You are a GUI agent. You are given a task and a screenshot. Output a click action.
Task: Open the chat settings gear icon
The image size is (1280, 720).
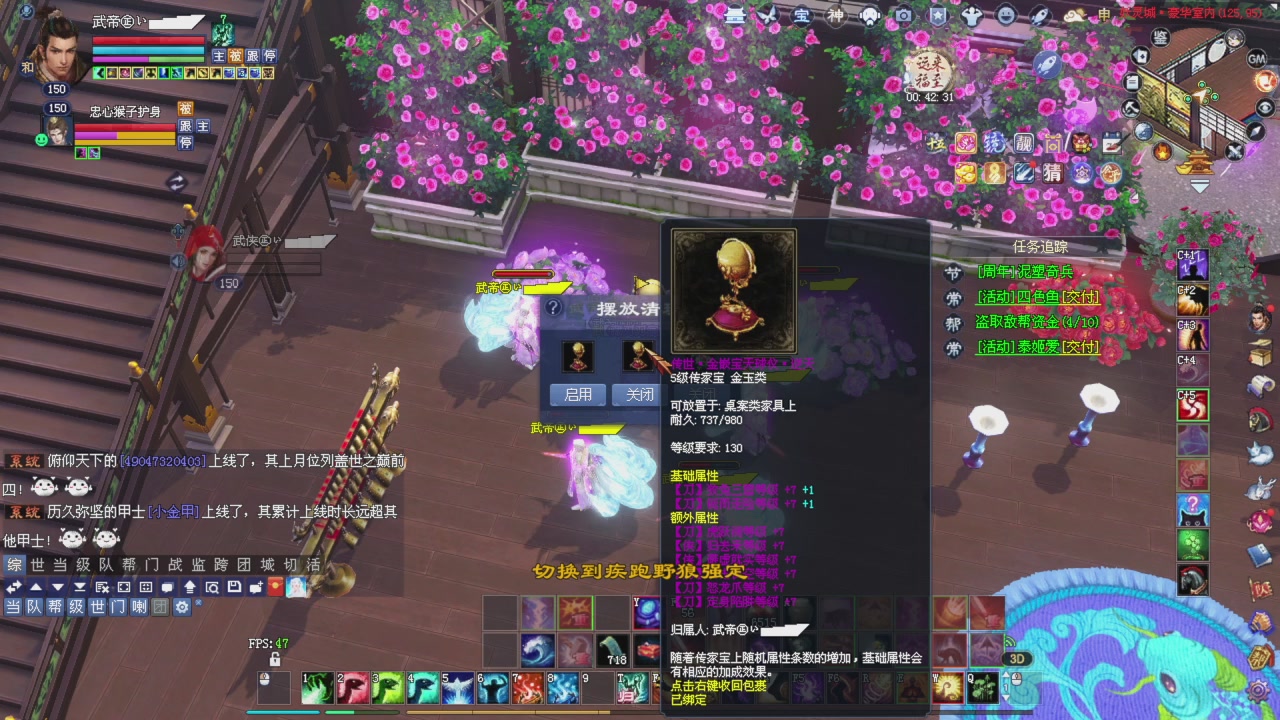[182, 605]
